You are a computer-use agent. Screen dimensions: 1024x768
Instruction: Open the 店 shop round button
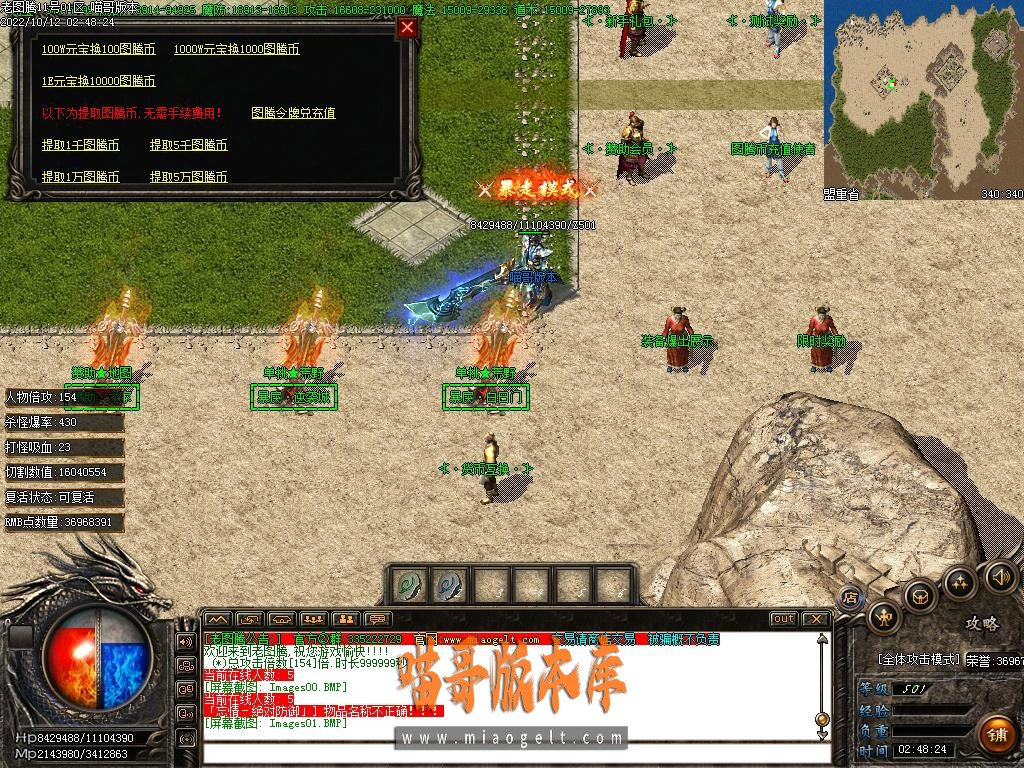click(x=851, y=599)
